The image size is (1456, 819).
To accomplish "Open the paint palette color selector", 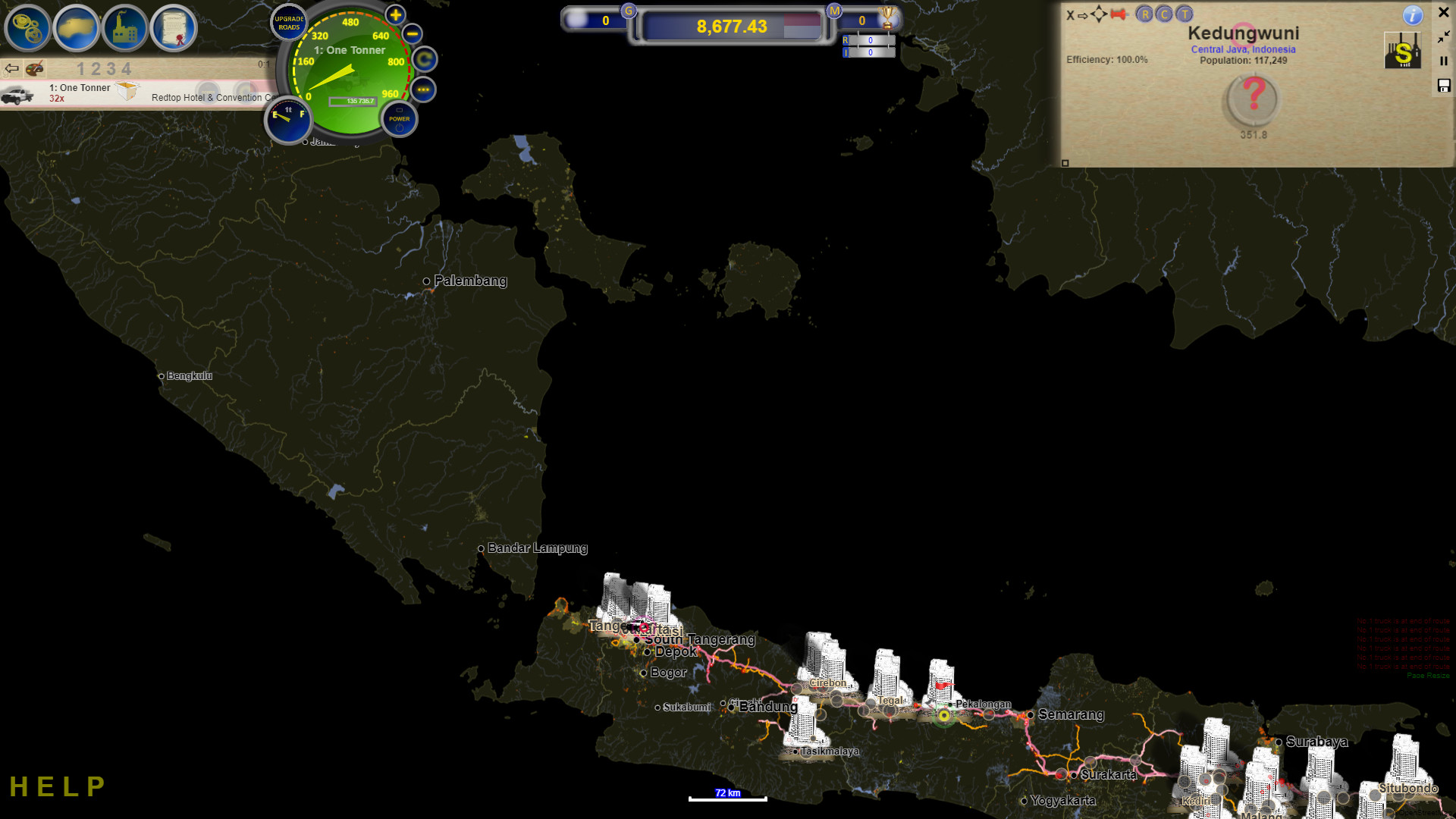I will [x=35, y=68].
